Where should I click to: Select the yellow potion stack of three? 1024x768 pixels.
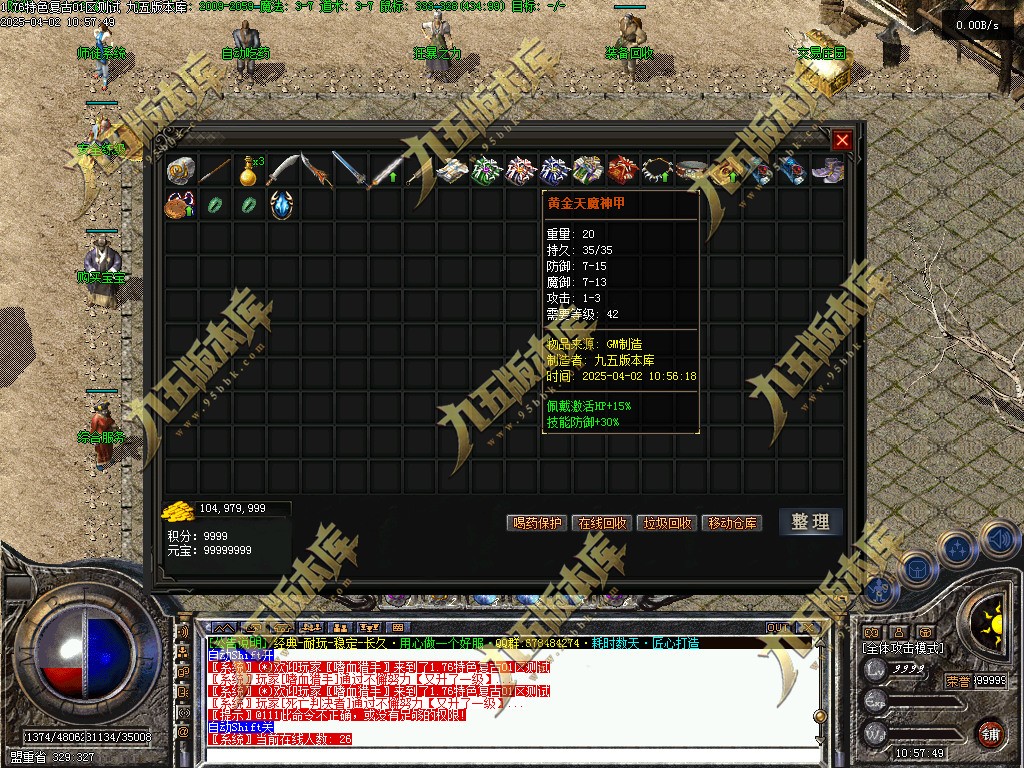[x=249, y=171]
